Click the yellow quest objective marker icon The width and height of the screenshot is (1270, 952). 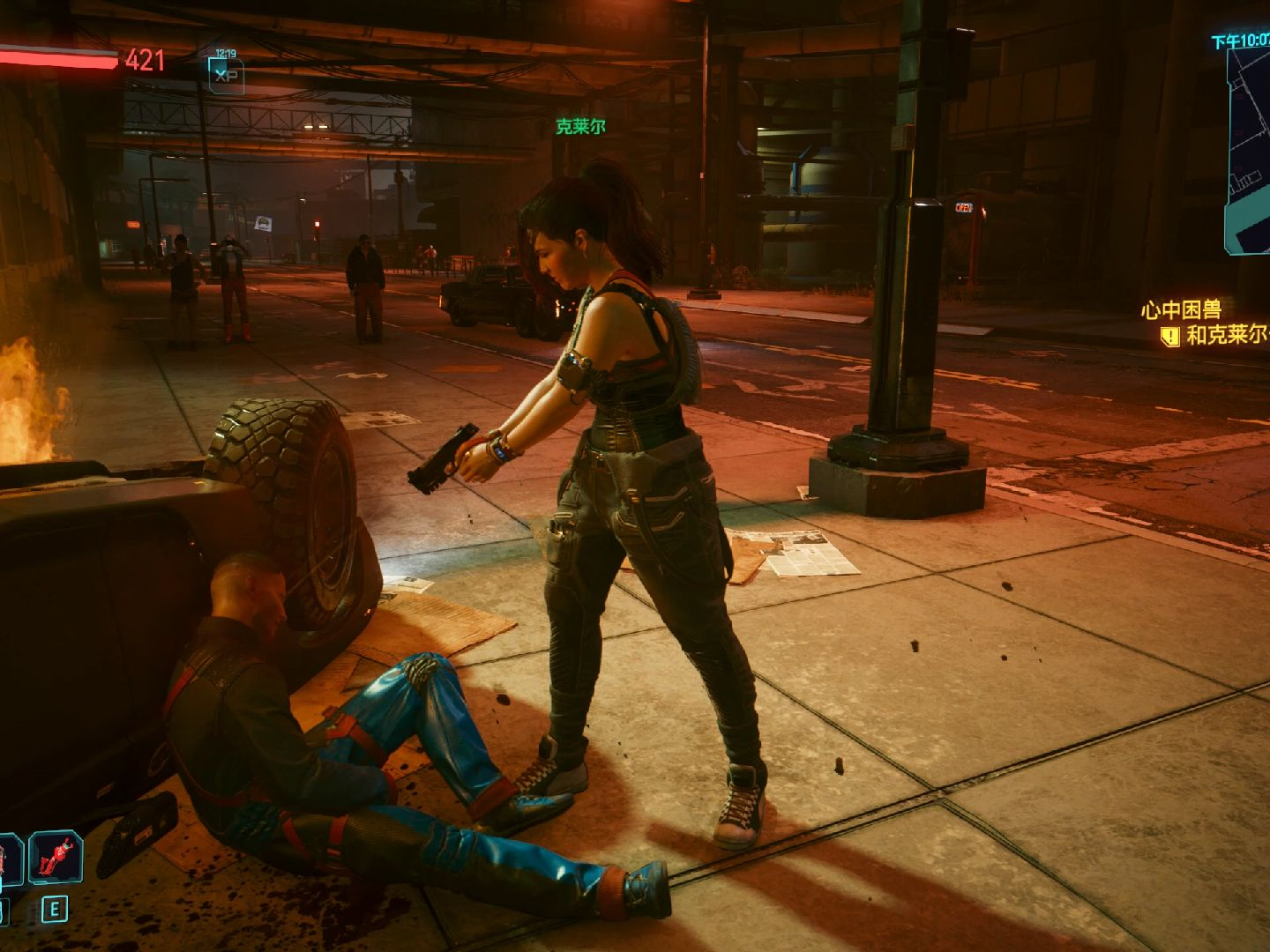[1169, 336]
